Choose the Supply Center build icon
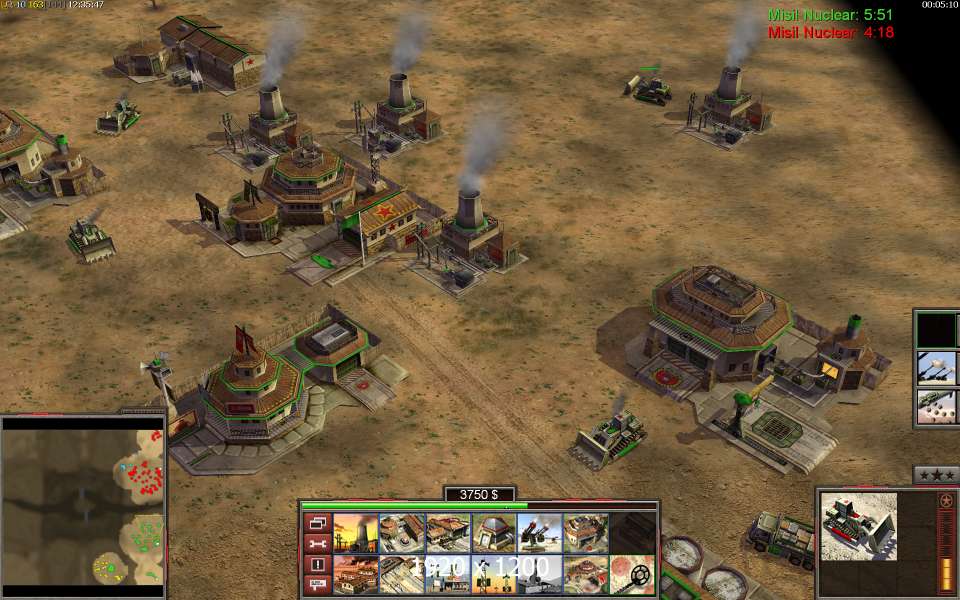The image size is (960, 600). coord(447,533)
